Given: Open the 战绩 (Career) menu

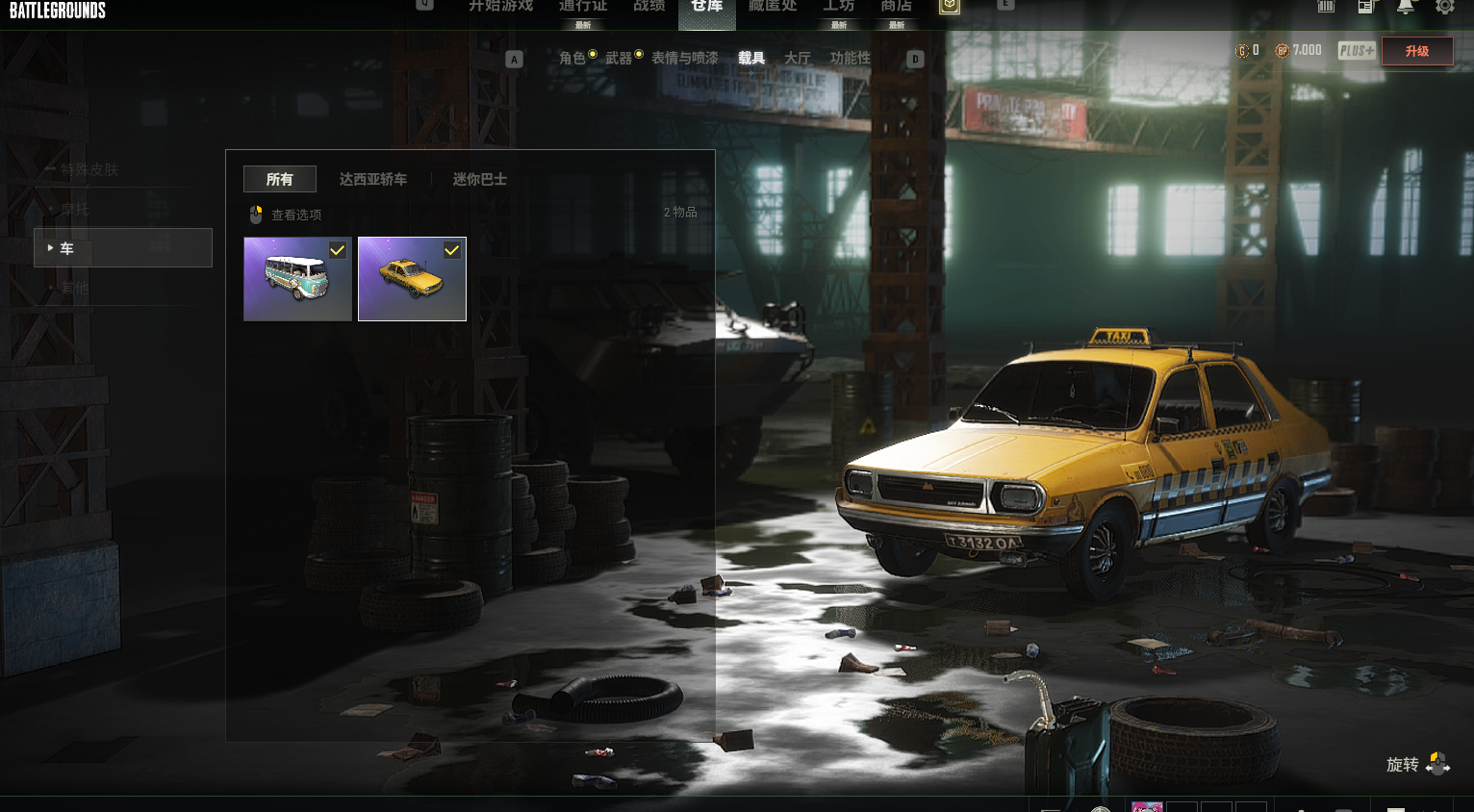Looking at the screenshot, I should (649, 7).
